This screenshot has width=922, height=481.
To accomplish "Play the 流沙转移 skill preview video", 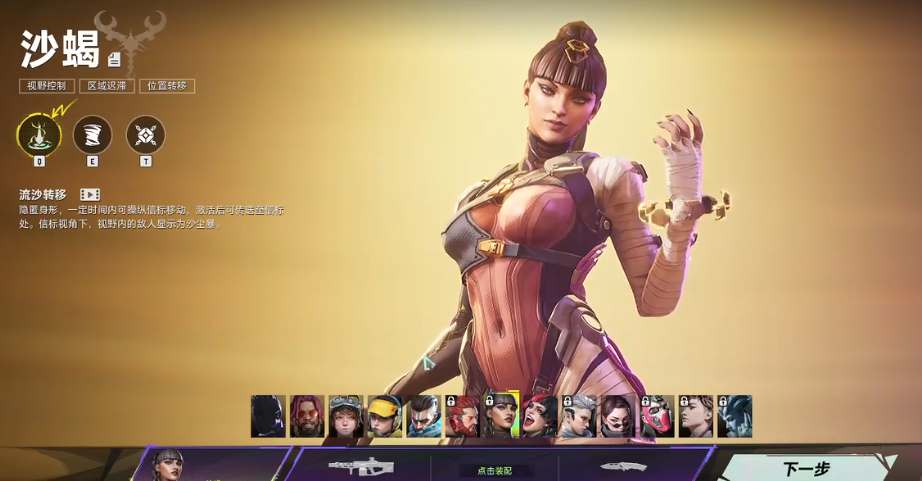I will 90,194.
